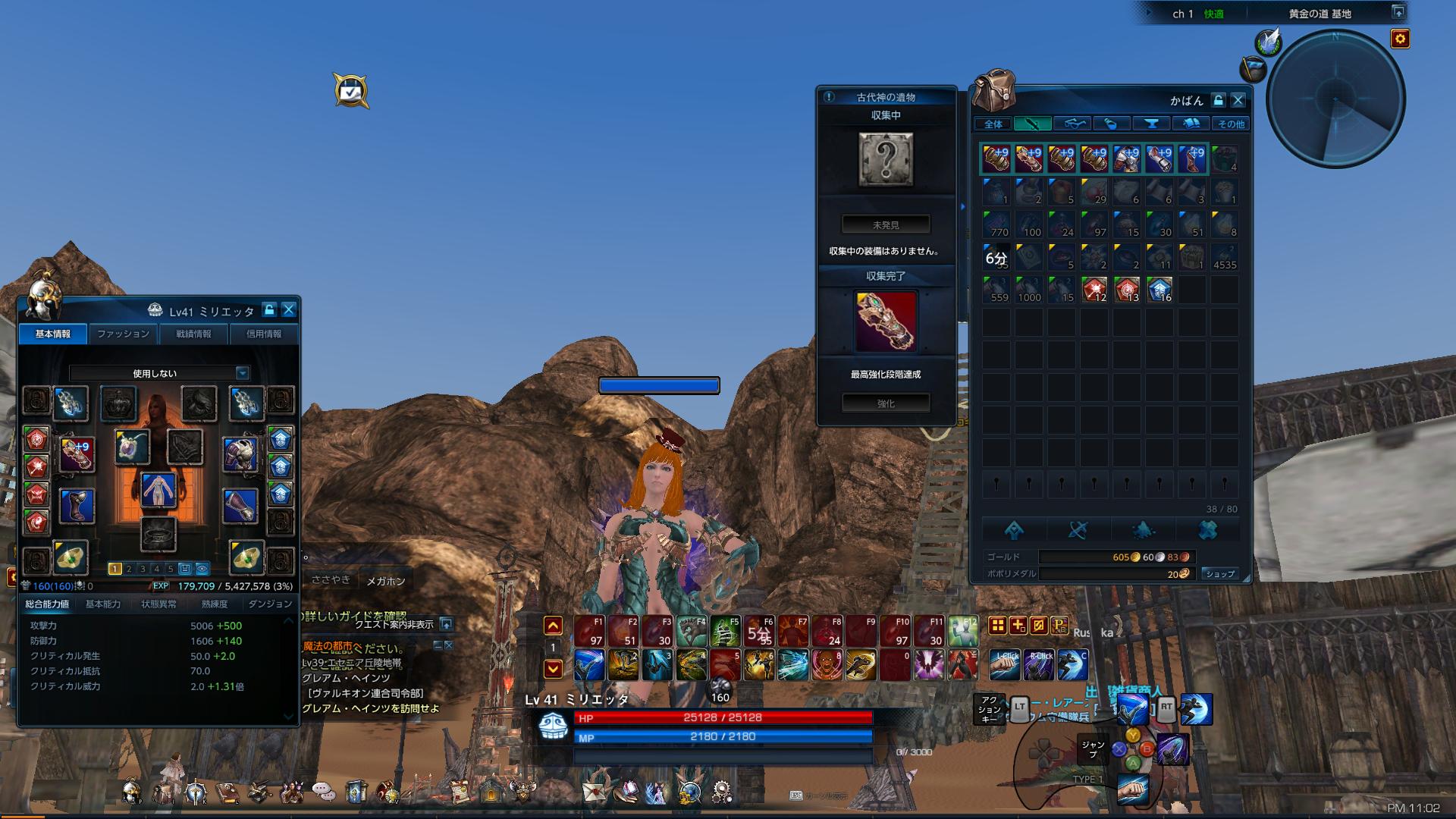Select the potion consumables filter icon in the bag
Viewport: 1456px width, 819px height.
tap(1112, 124)
